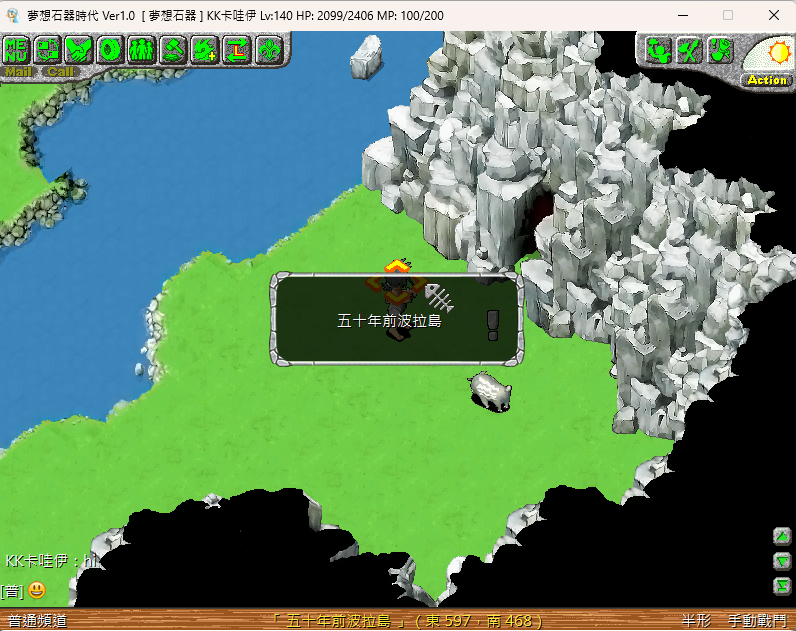This screenshot has height=631, width=796.
Task: Open the Action menu button
Action: tap(767, 80)
